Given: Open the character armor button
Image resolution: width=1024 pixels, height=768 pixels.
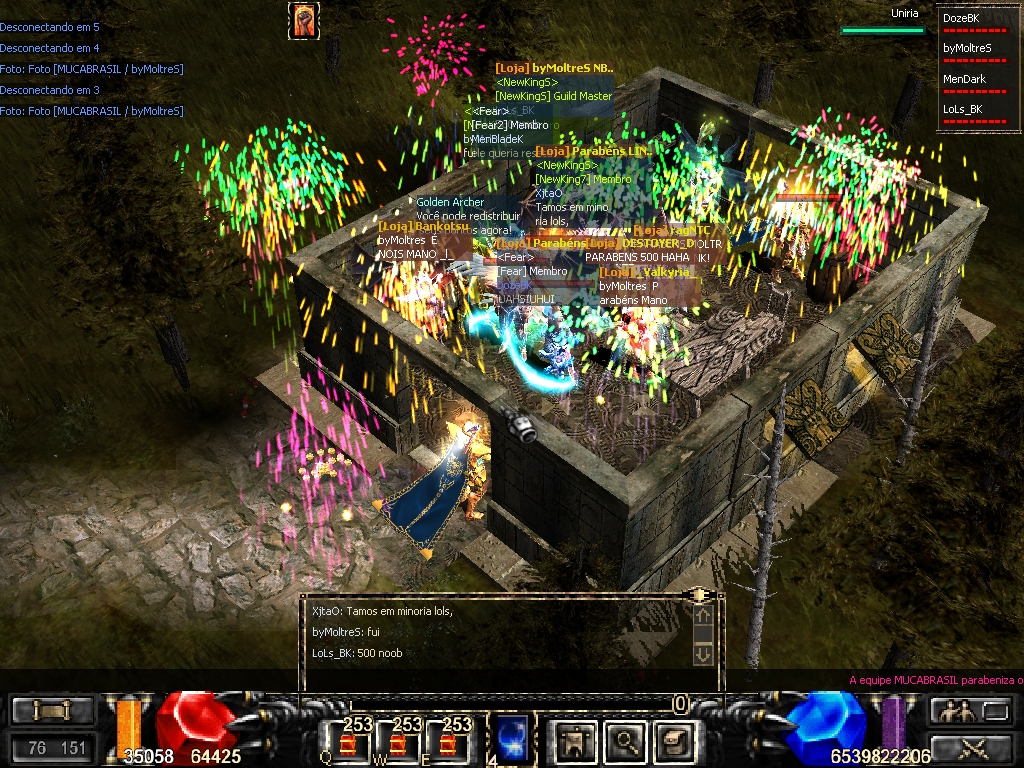Looking at the screenshot, I should click(x=574, y=741).
